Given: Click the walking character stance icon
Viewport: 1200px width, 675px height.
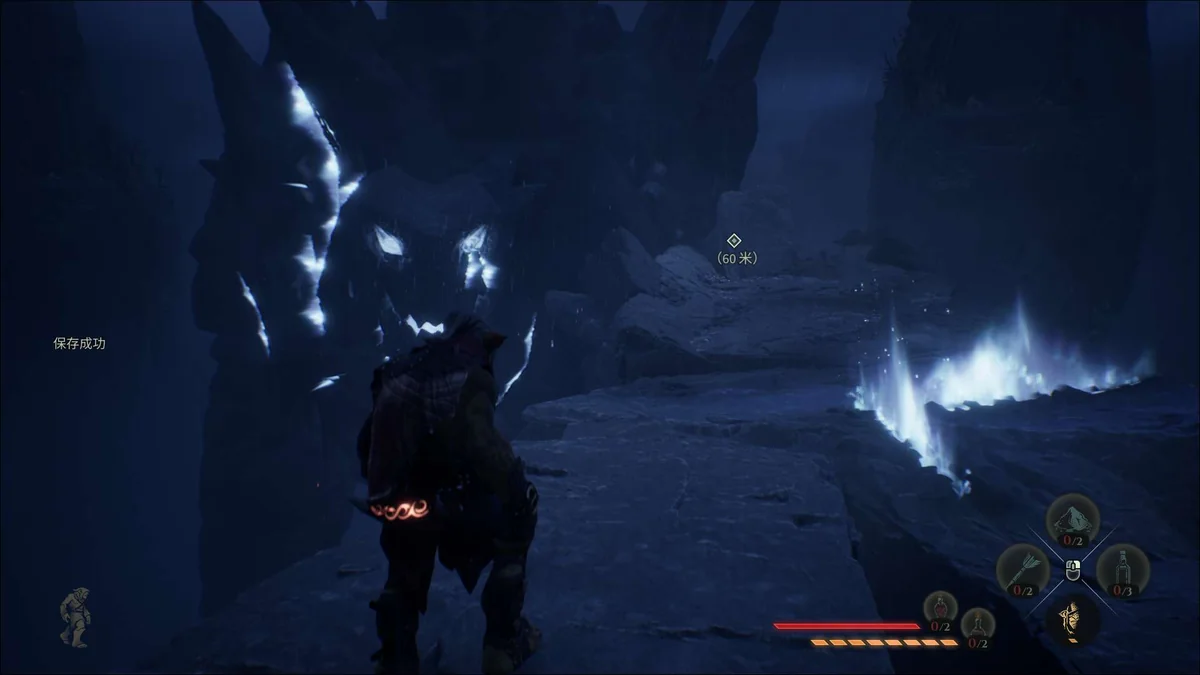Looking at the screenshot, I should tap(74, 616).
